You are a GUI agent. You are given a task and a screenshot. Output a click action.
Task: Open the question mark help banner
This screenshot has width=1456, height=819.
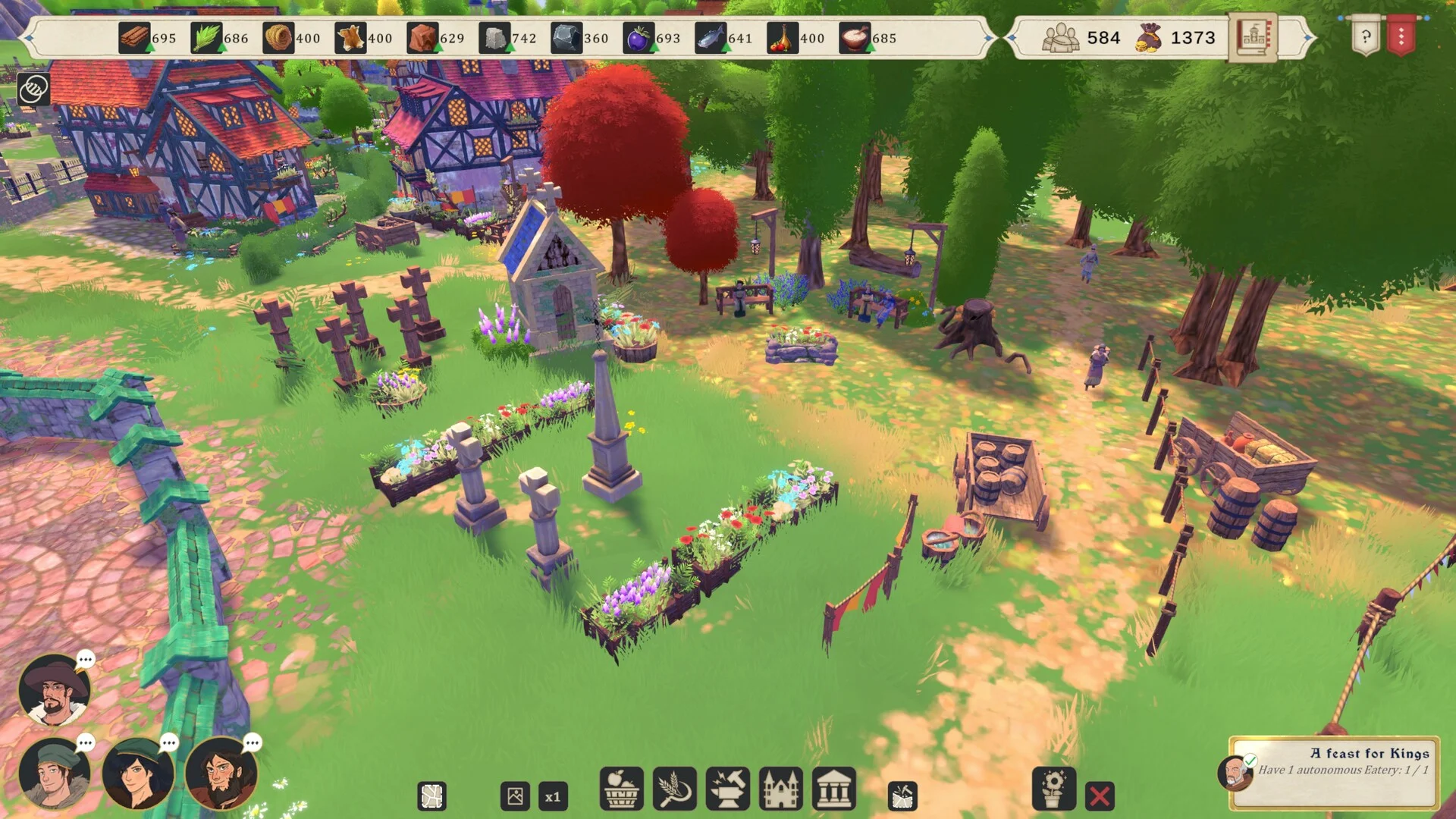[1365, 36]
